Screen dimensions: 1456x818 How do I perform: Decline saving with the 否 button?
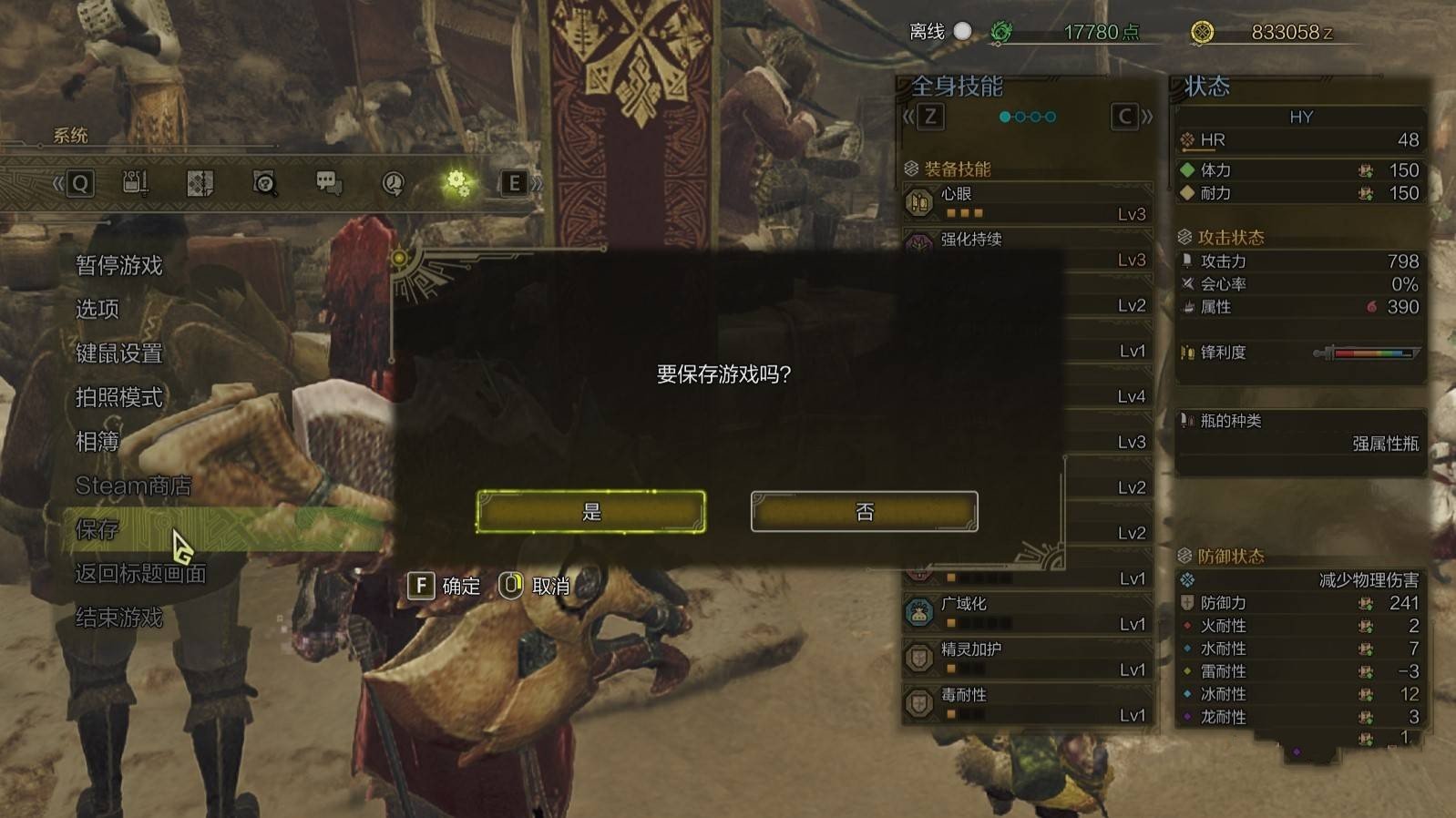pos(864,512)
